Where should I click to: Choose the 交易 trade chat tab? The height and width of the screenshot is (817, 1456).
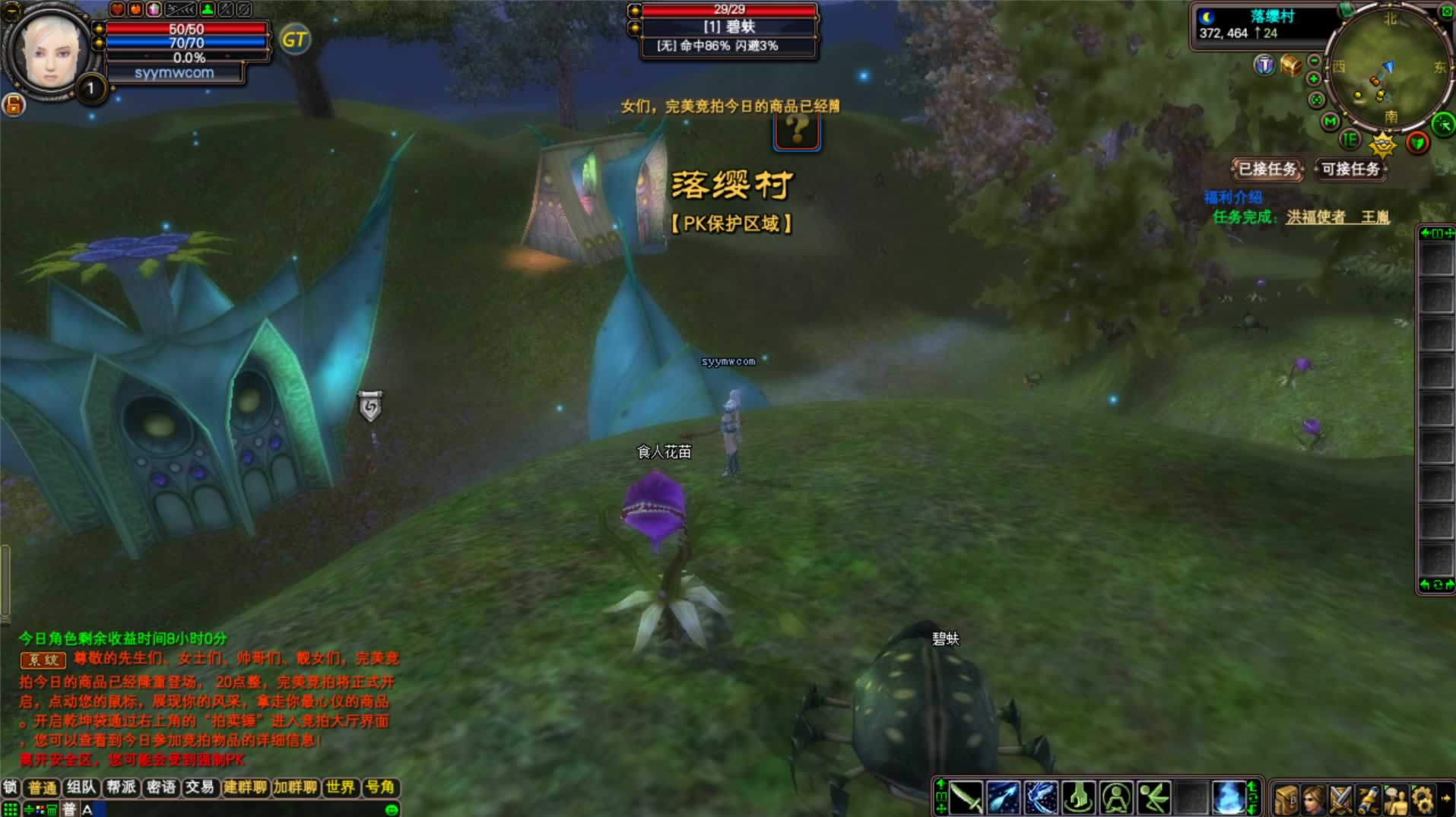[200, 787]
